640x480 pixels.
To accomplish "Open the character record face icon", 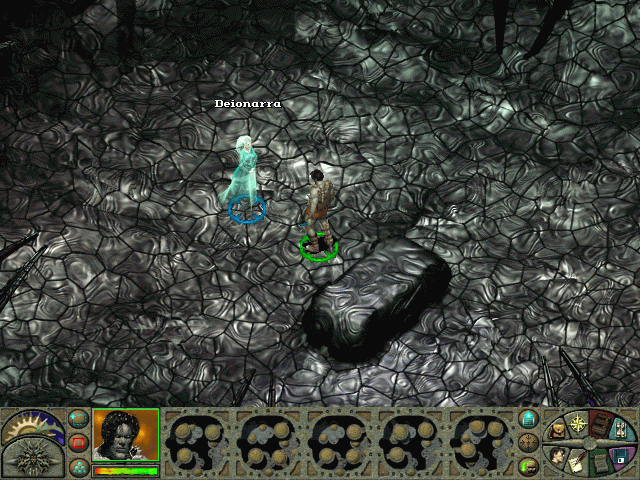I will (x=559, y=456).
